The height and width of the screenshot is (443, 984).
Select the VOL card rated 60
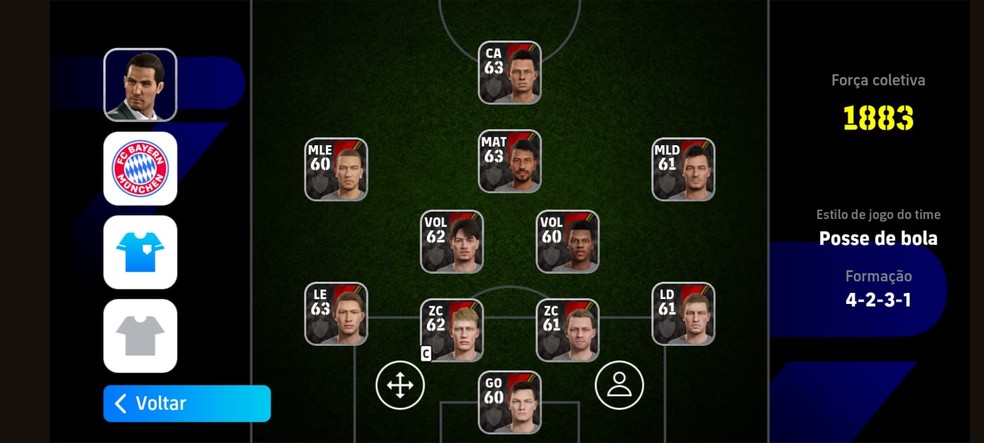coord(568,242)
